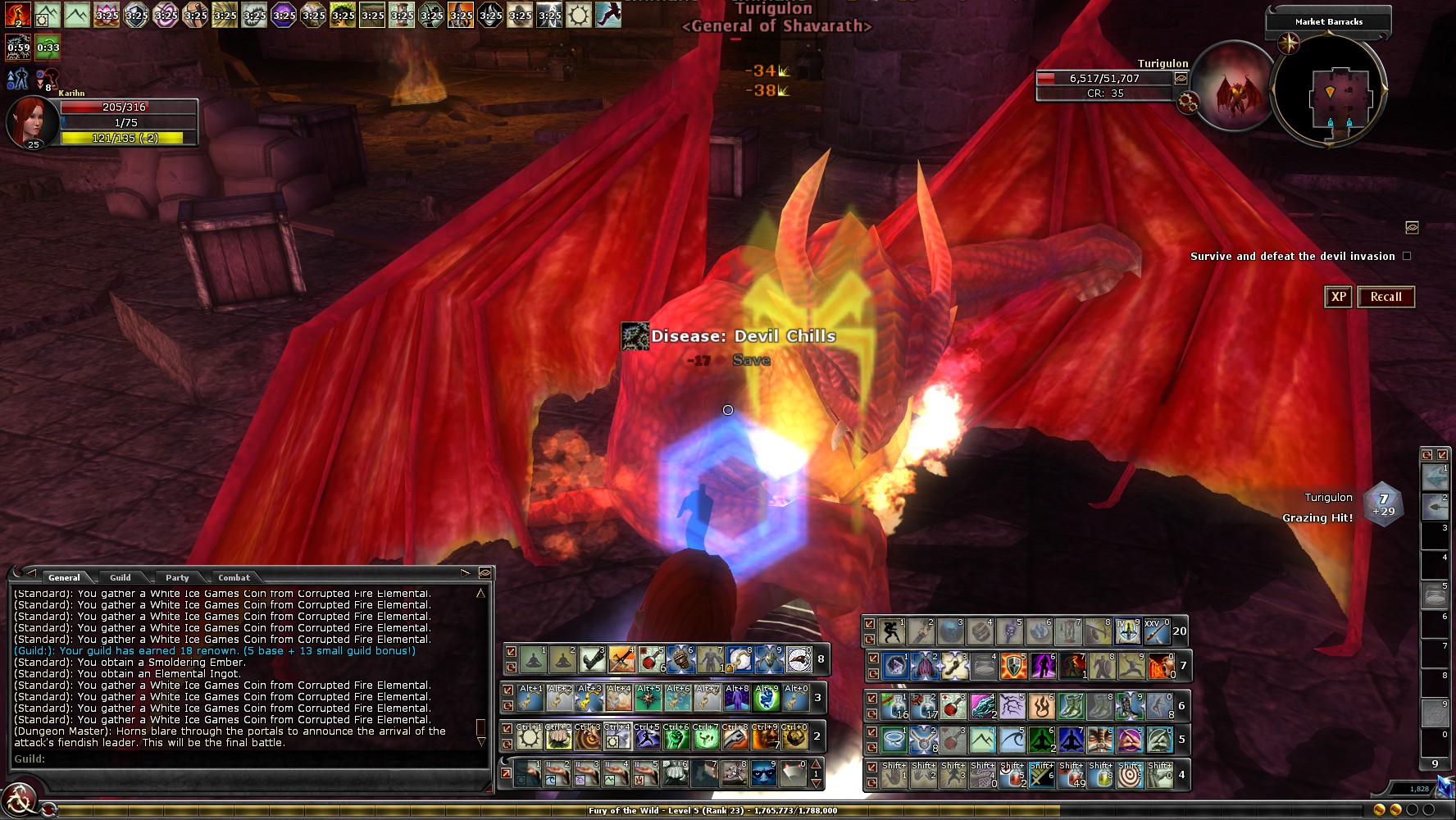The height and width of the screenshot is (820, 1456).
Task: Use the sun icon ability on Ctrl+1
Action: (530, 737)
